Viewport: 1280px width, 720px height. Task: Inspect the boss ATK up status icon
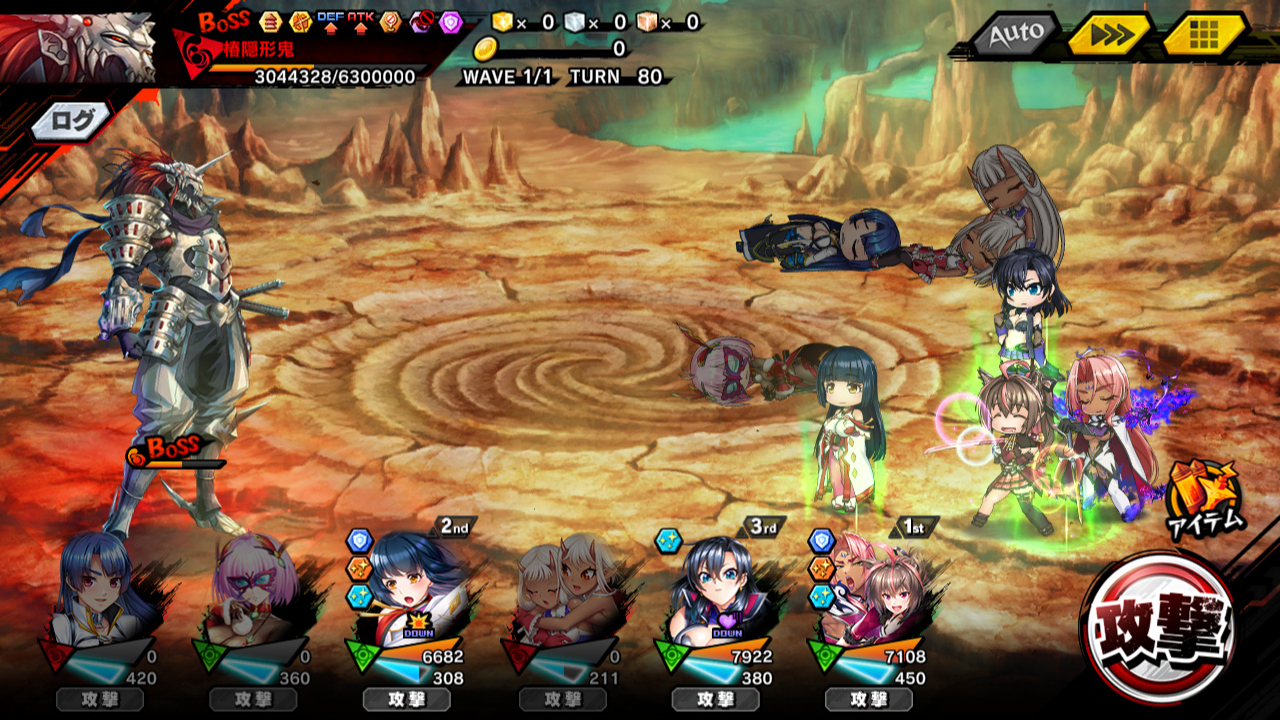tap(360, 20)
